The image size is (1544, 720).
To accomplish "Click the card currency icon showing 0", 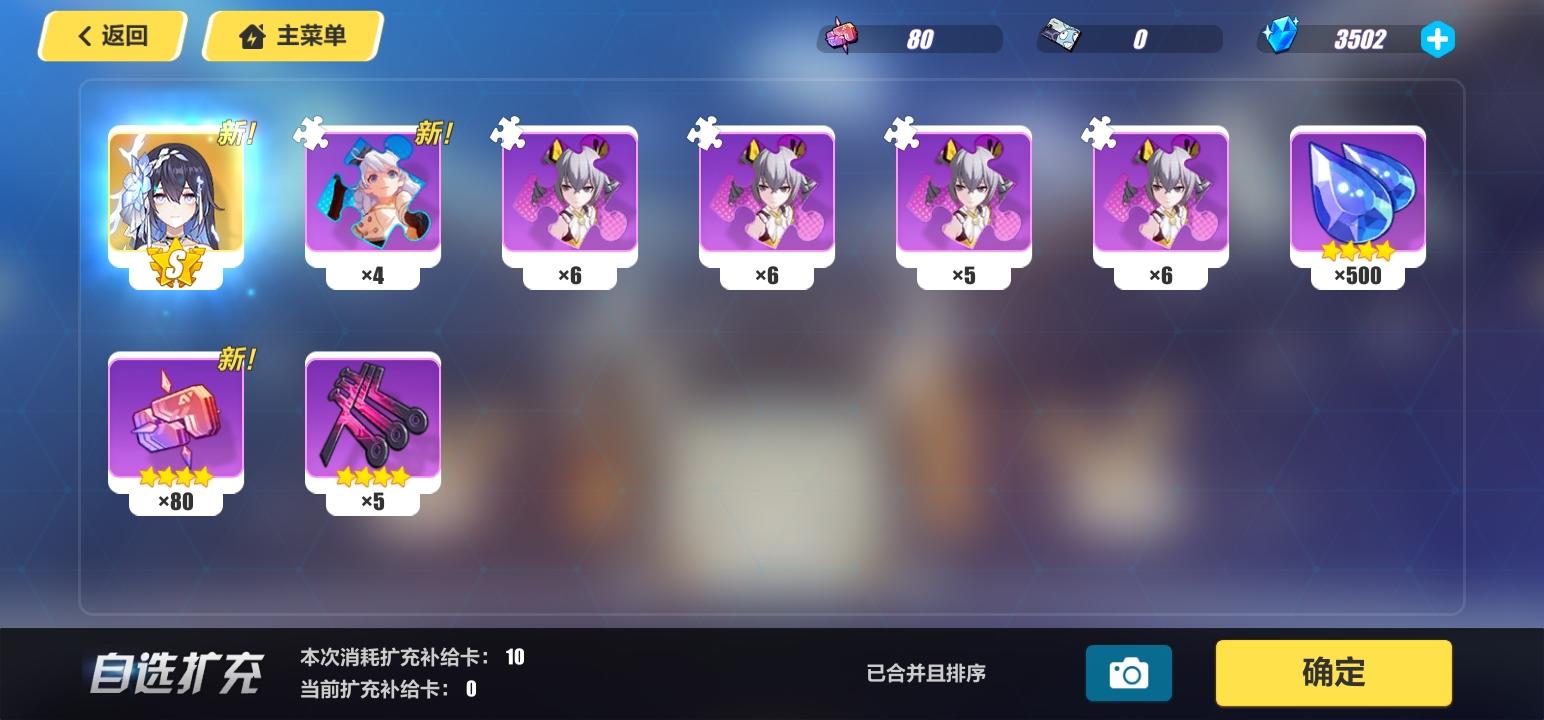I will pyautogui.click(x=1063, y=36).
